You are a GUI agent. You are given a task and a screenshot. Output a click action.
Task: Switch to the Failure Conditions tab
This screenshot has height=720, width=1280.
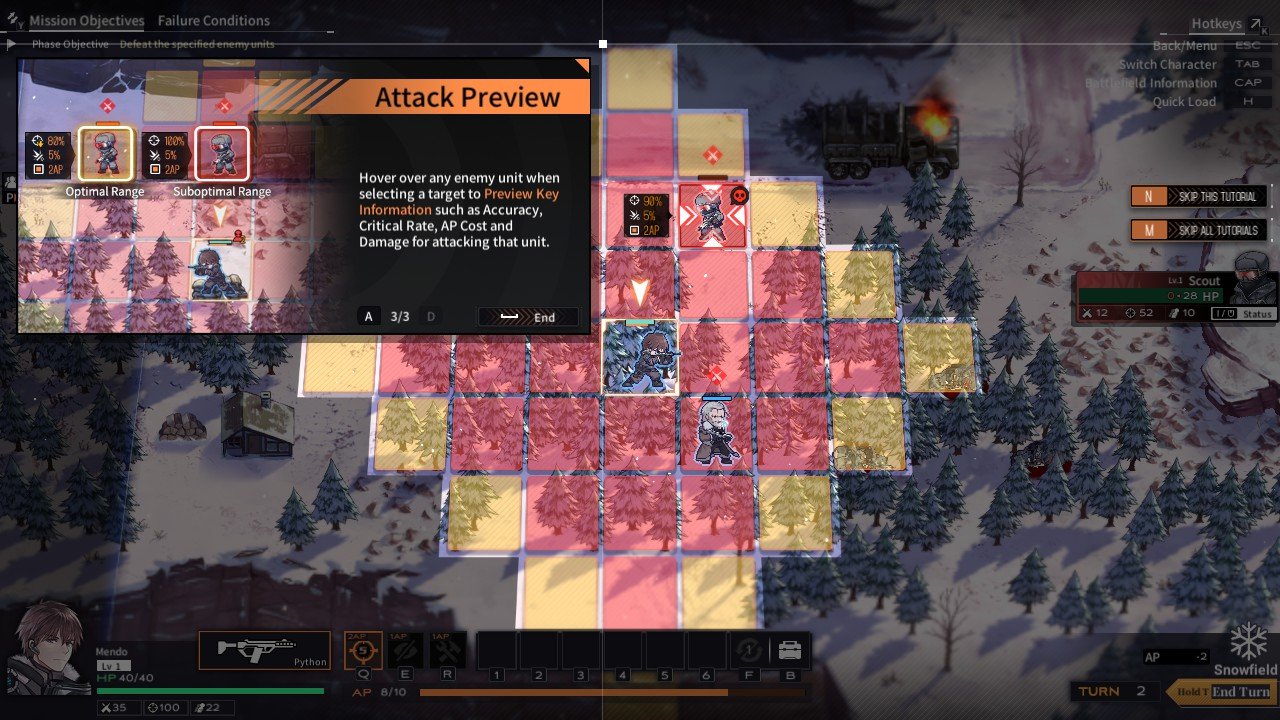pyautogui.click(x=213, y=20)
